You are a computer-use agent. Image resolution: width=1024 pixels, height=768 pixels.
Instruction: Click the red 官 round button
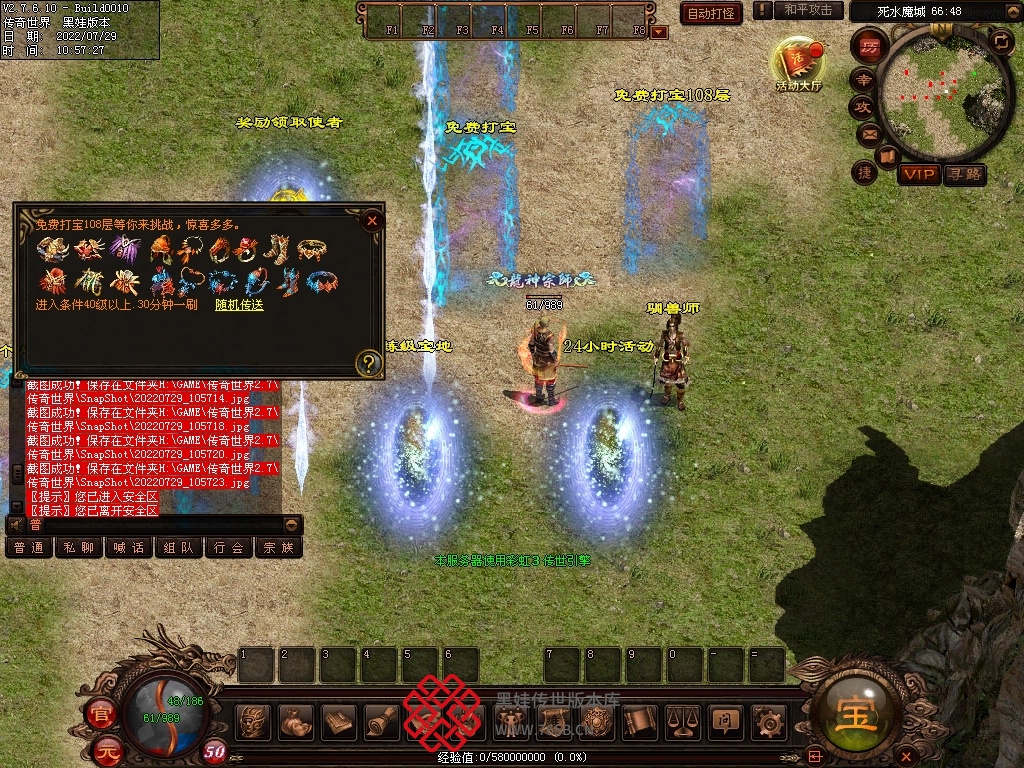[101, 714]
